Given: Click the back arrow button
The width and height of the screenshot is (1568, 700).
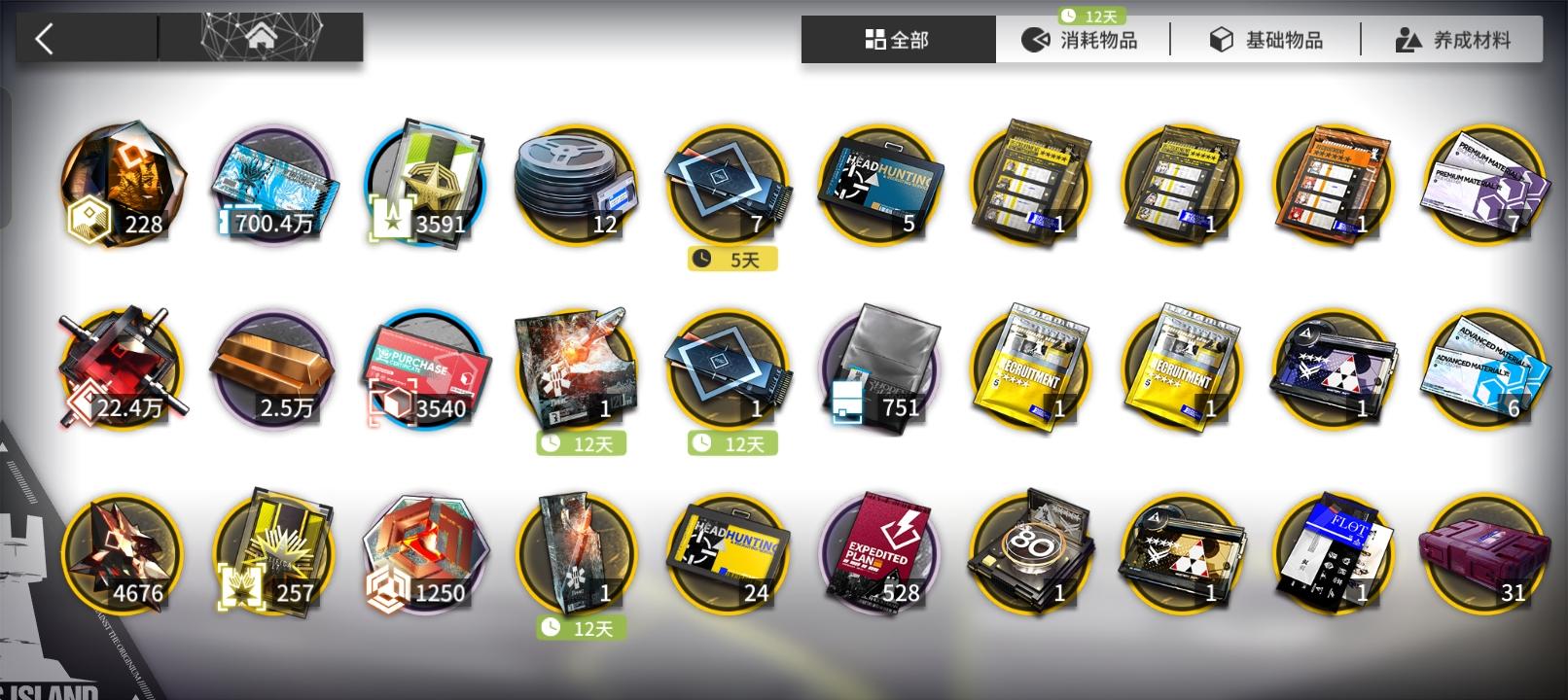Looking at the screenshot, I should pyautogui.click(x=45, y=38).
